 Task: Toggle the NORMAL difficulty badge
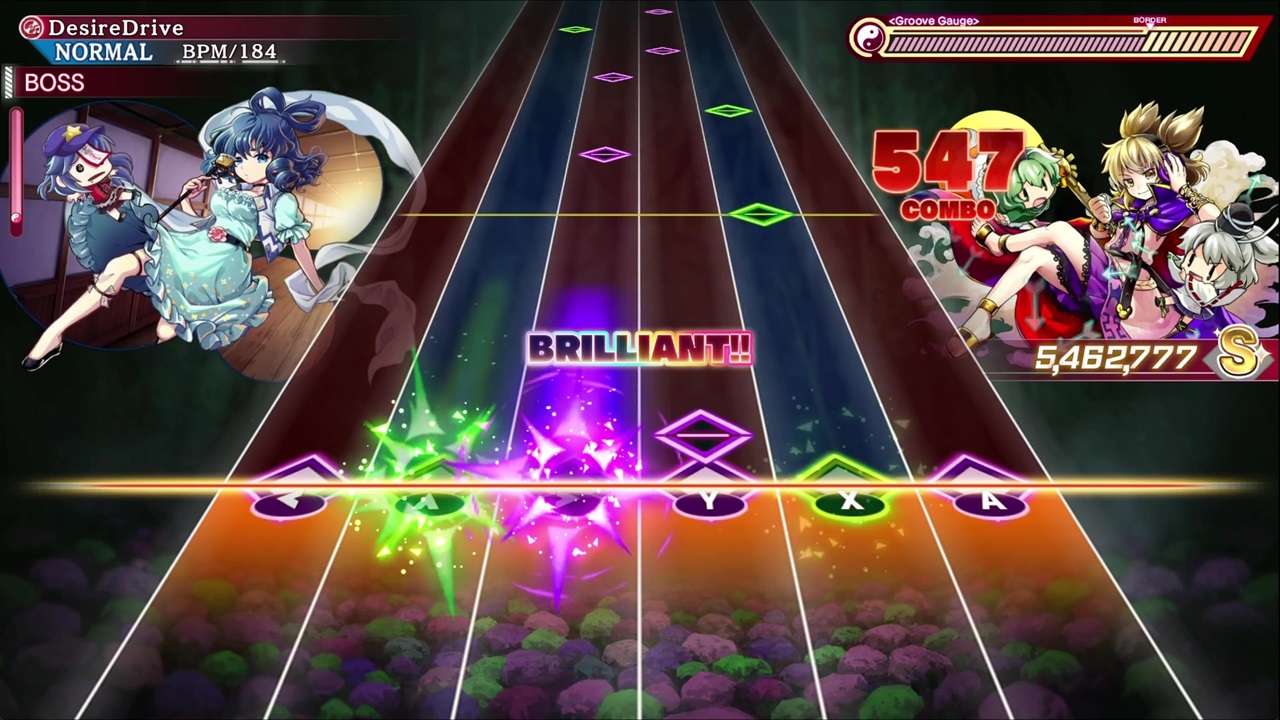click(x=103, y=52)
